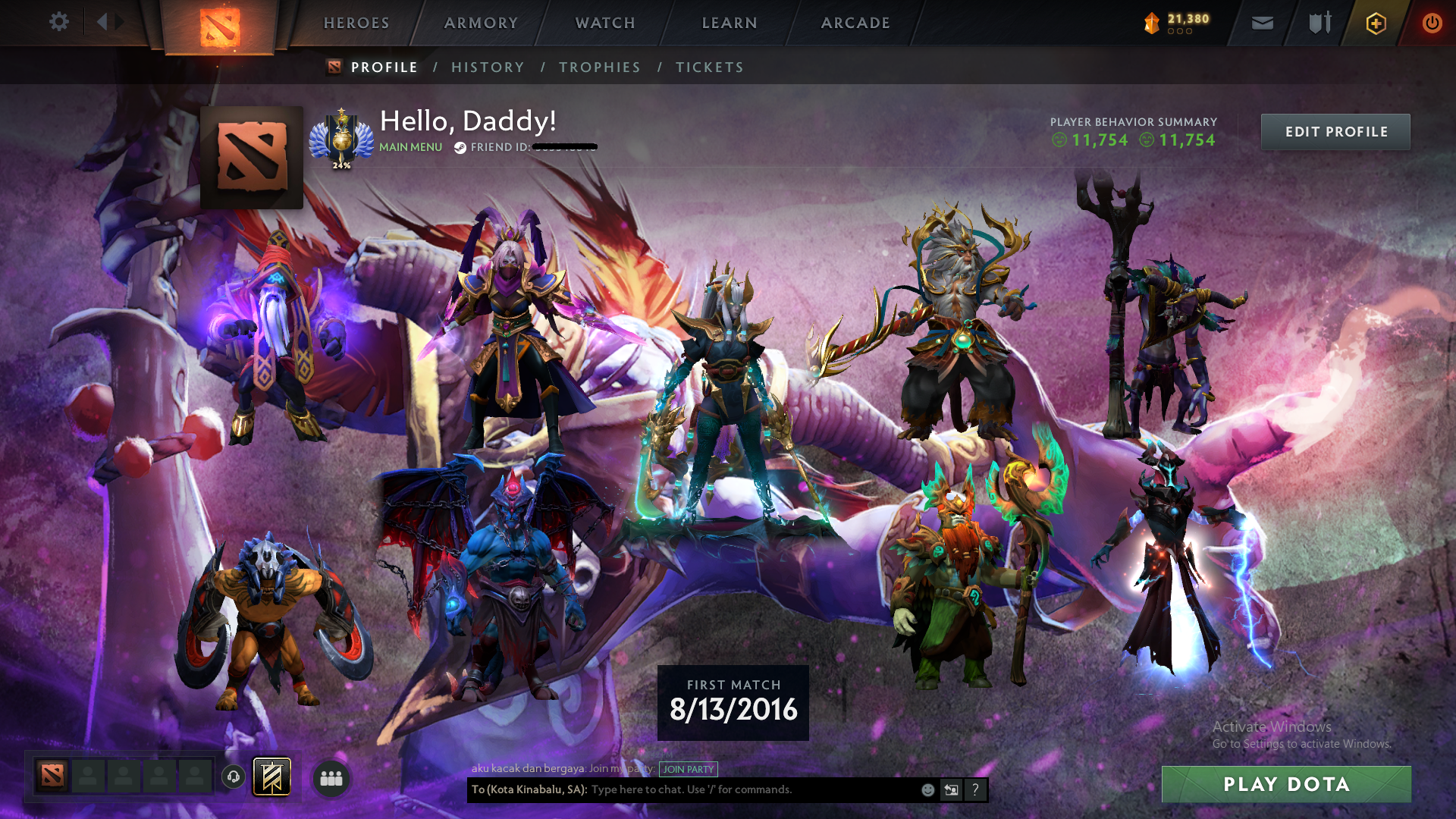
Task: Click the JOIN PARTY link
Action: pyautogui.click(x=687, y=769)
